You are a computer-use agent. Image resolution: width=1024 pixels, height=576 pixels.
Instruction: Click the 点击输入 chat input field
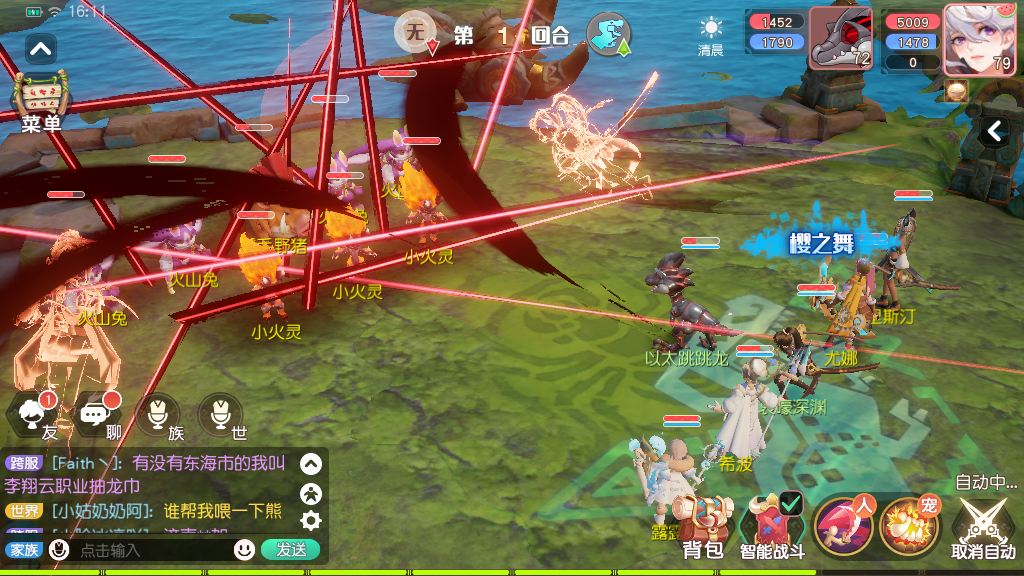pos(150,549)
